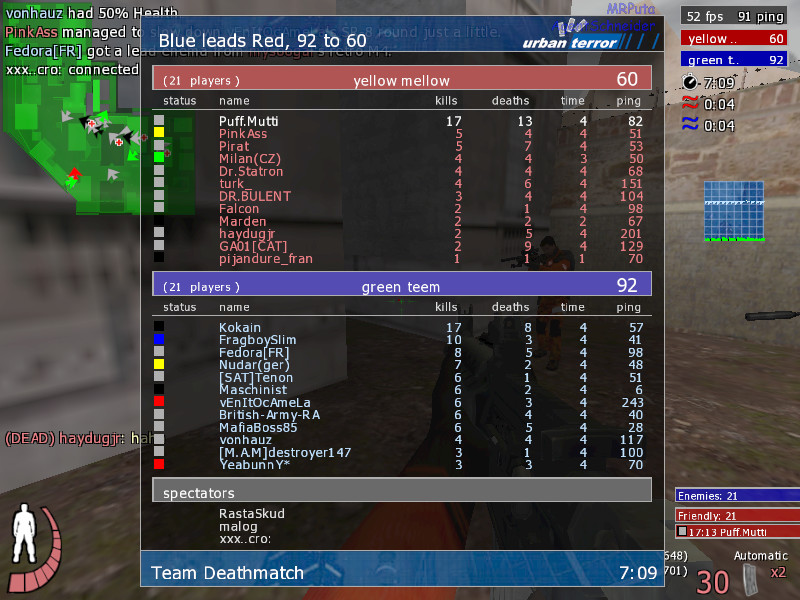Select the green teem team header

(x=401, y=286)
